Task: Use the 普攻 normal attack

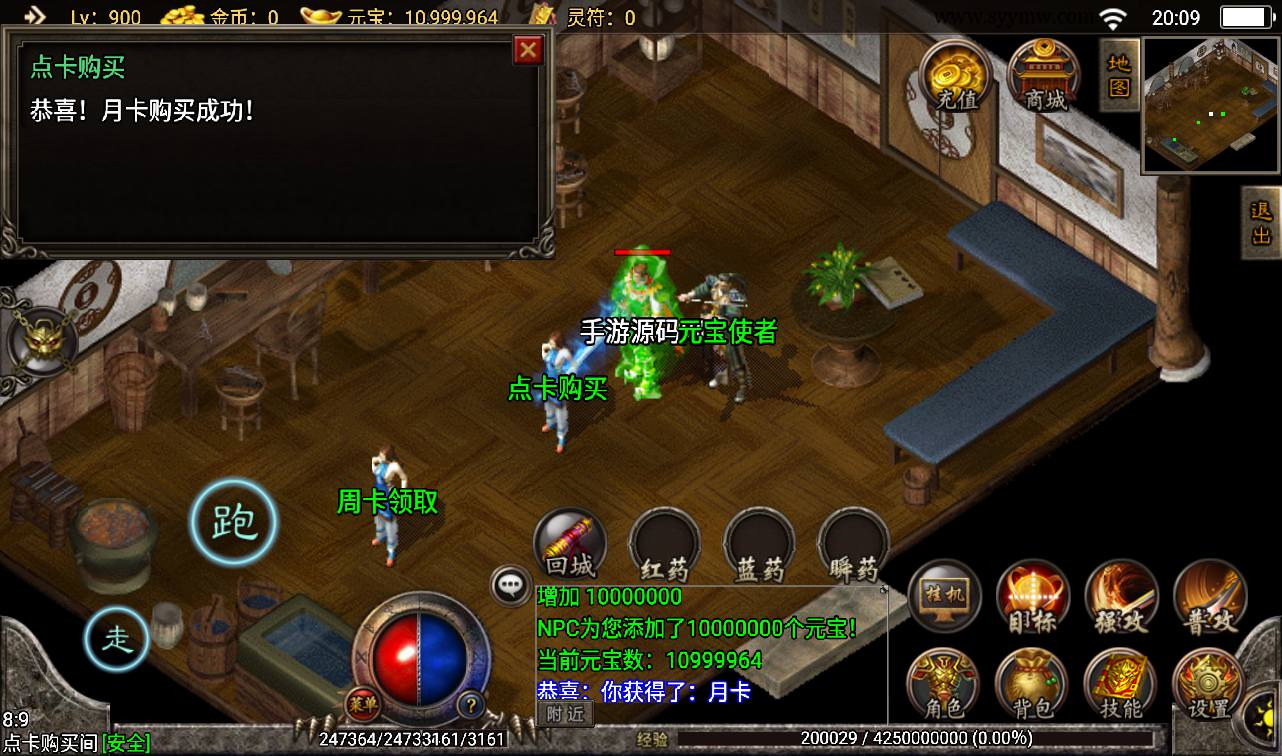Action: tap(1209, 597)
